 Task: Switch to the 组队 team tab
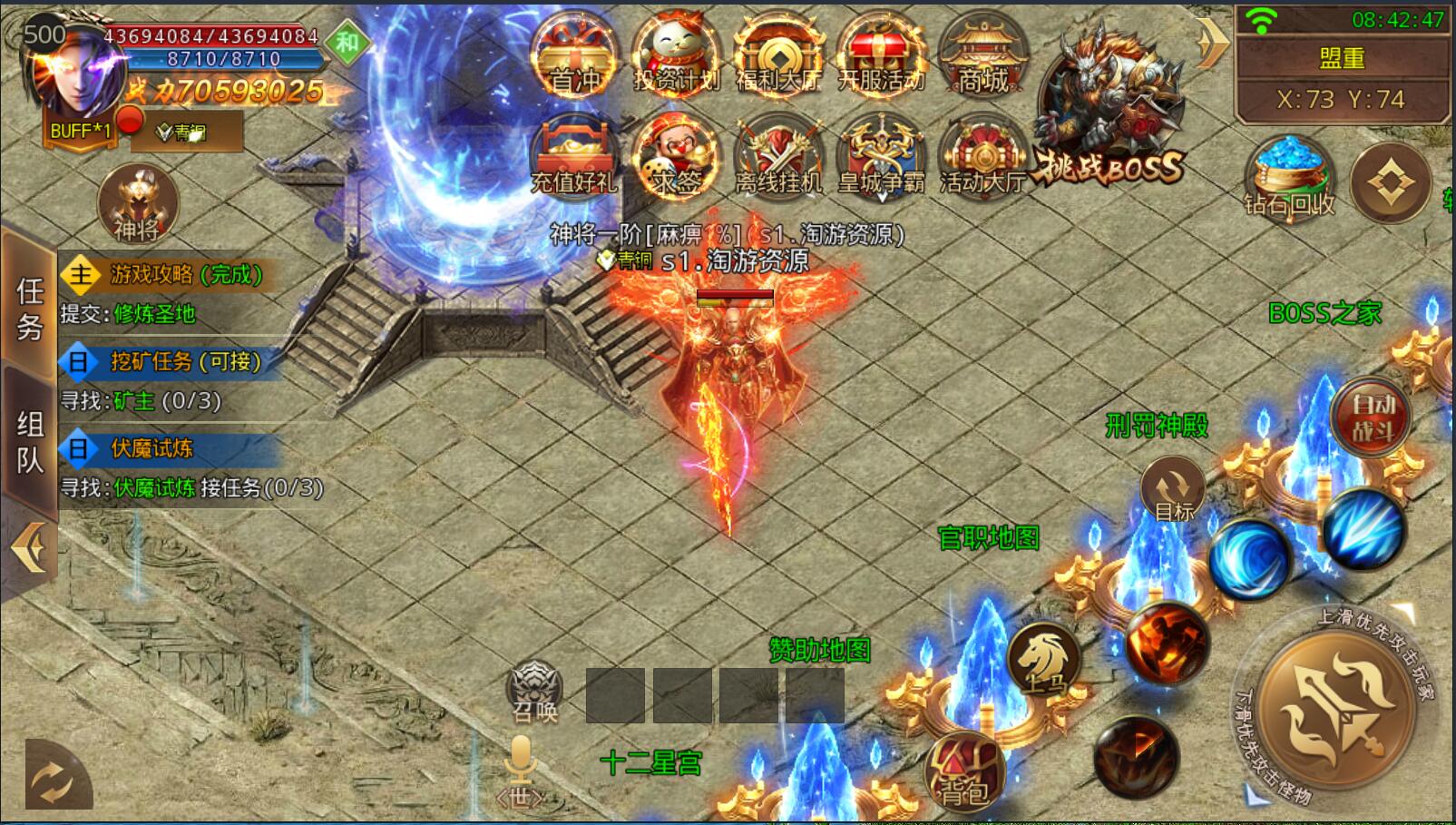click(29, 442)
